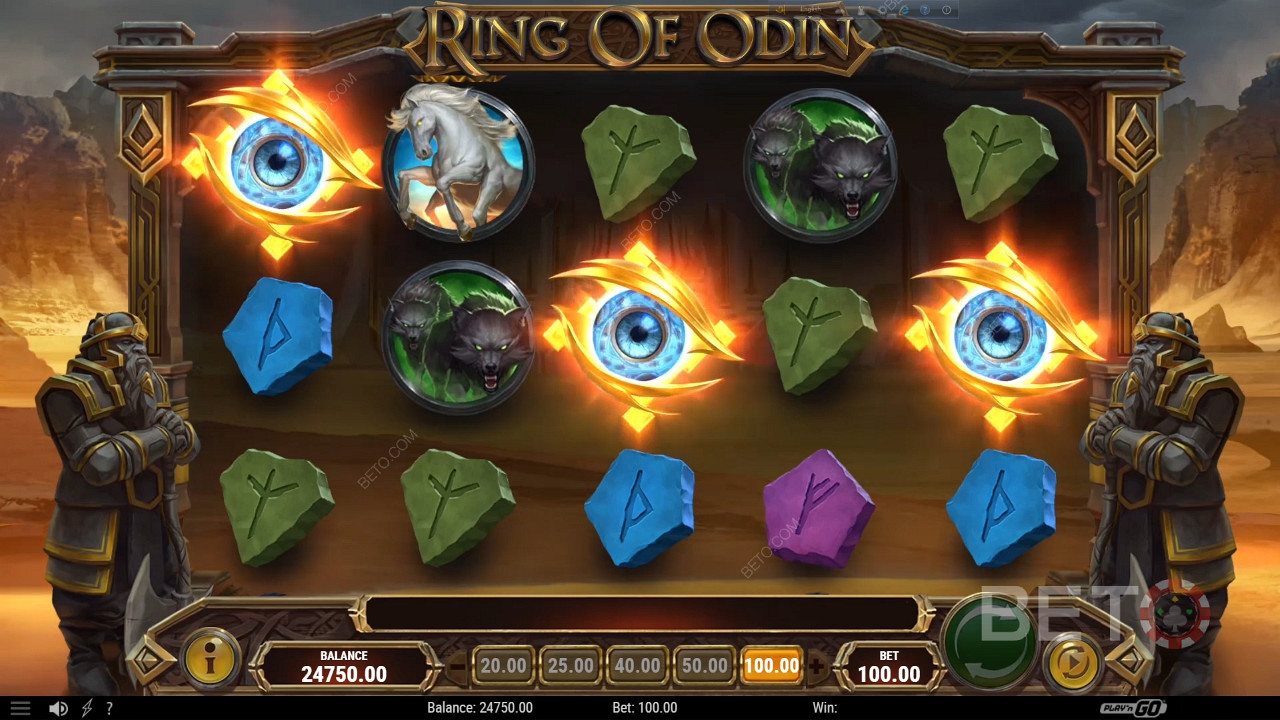Open the hamburger menu
The width and height of the screenshot is (1280, 720).
coord(20,708)
